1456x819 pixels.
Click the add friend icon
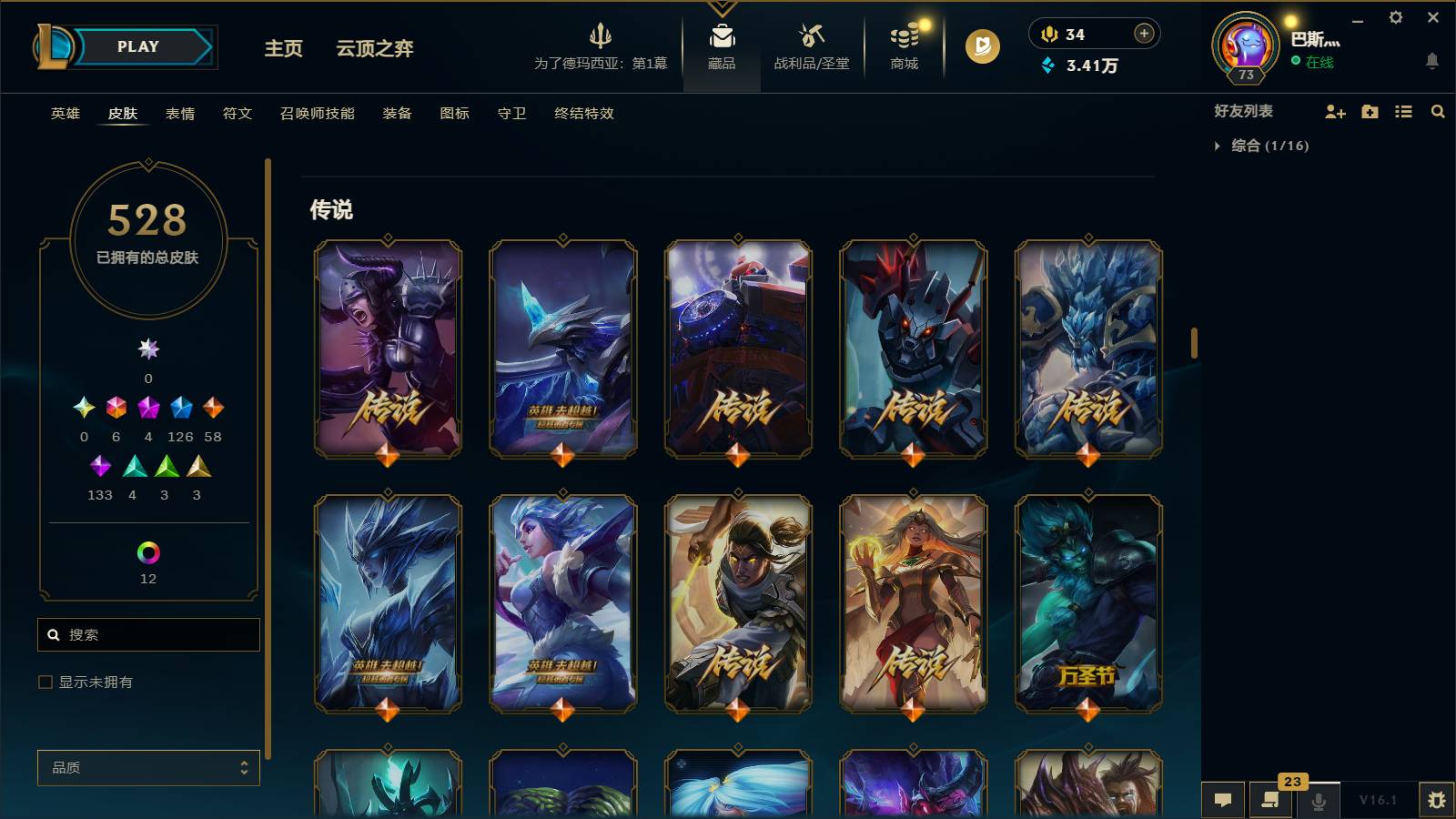[x=1335, y=112]
